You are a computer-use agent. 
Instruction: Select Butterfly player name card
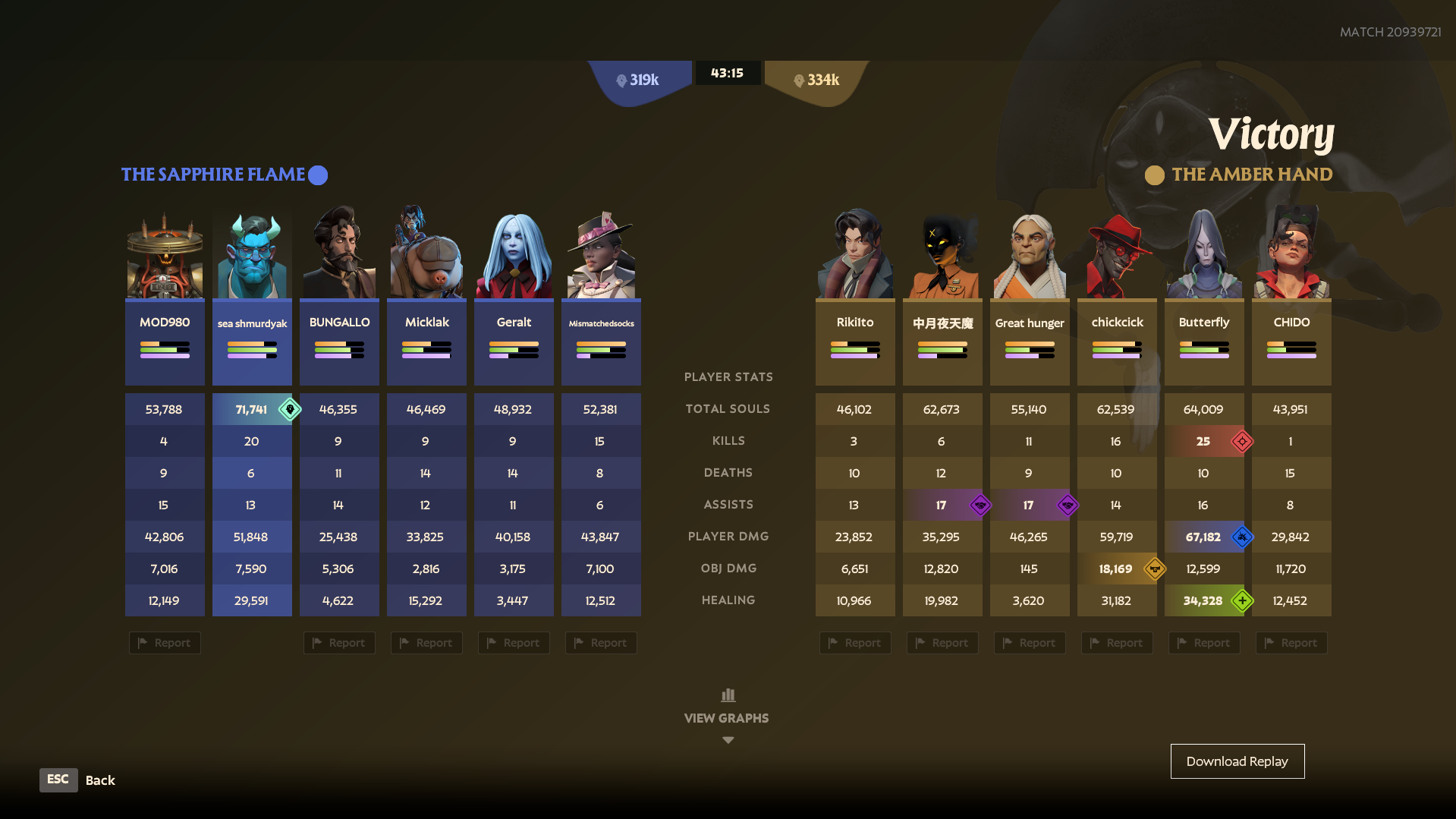[1204, 340]
